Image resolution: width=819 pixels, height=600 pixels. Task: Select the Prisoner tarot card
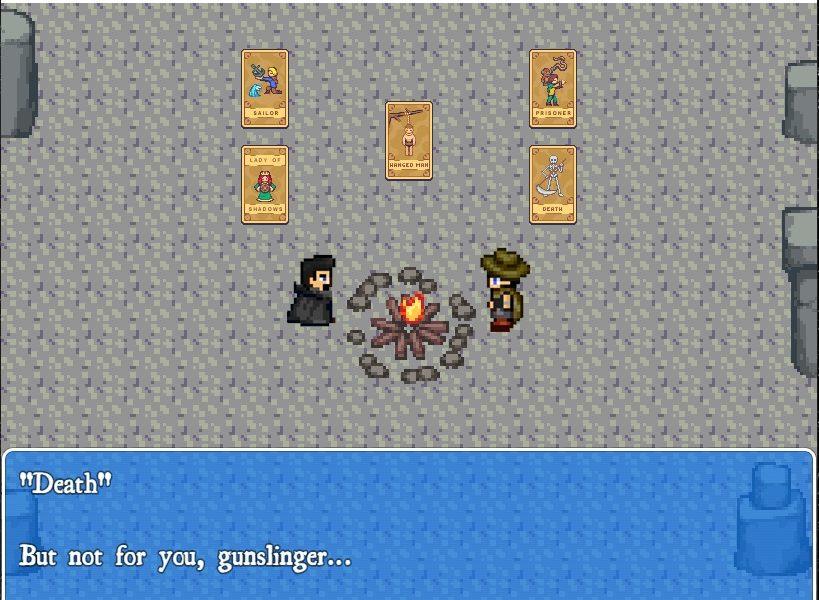(553, 89)
